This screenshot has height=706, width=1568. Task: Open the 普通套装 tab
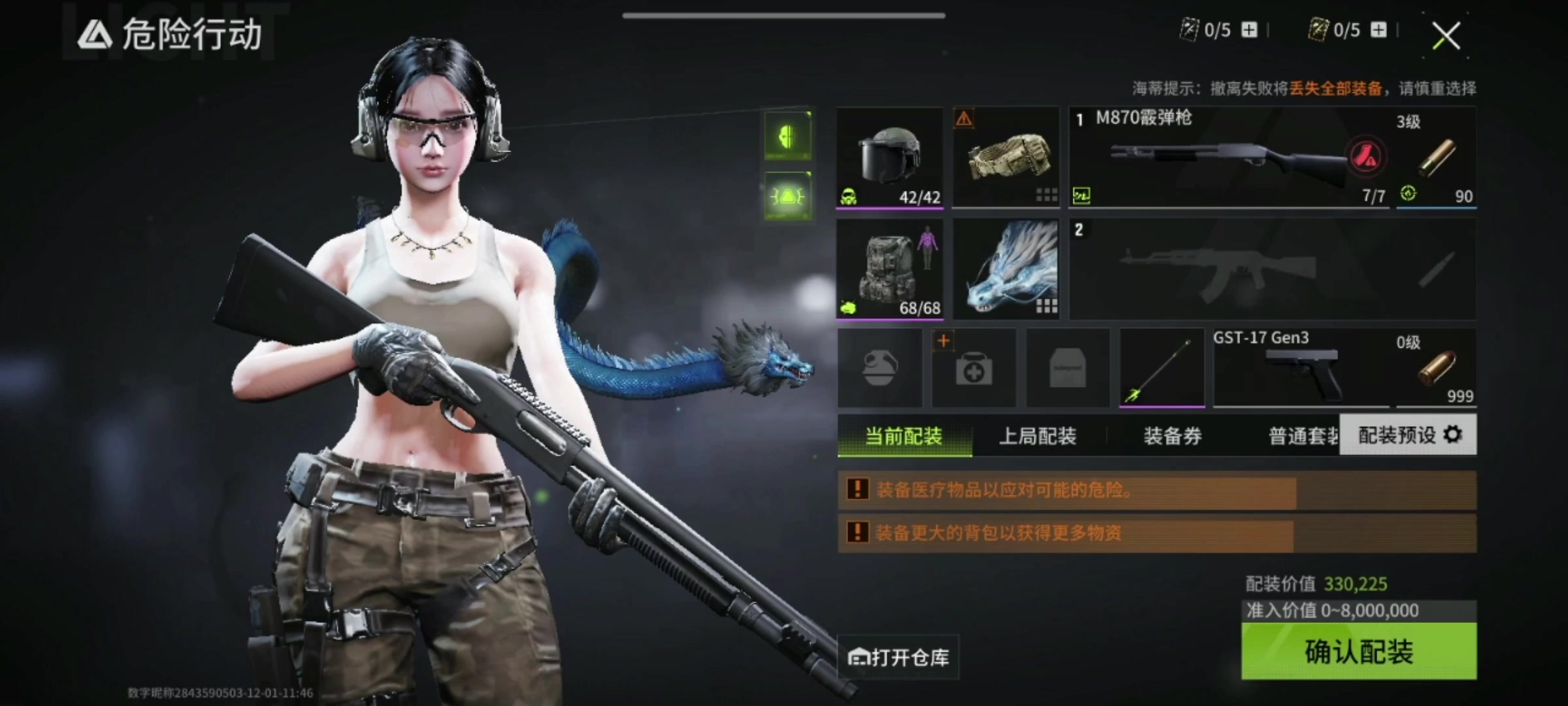click(1303, 436)
